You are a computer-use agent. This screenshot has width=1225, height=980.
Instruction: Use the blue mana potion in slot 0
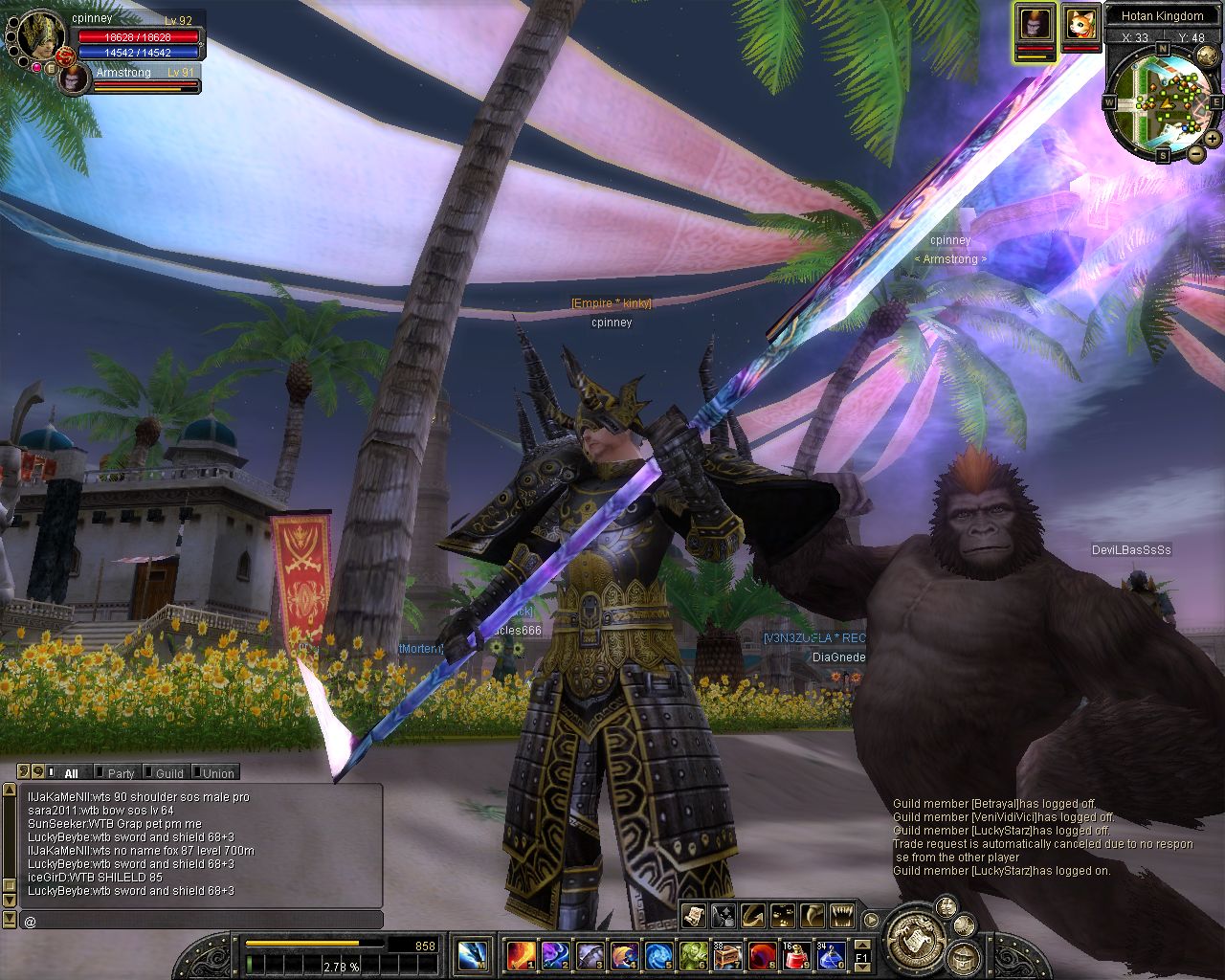pyautogui.click(x=831, y=953)
